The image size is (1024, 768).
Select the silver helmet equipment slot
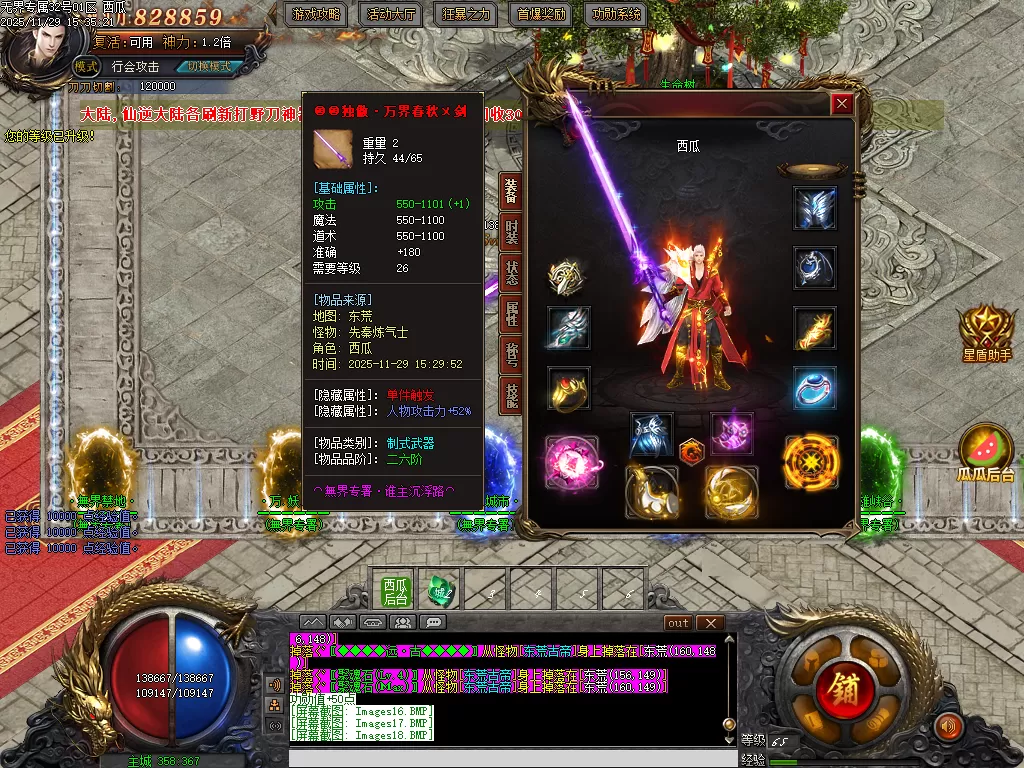point(815,208)
